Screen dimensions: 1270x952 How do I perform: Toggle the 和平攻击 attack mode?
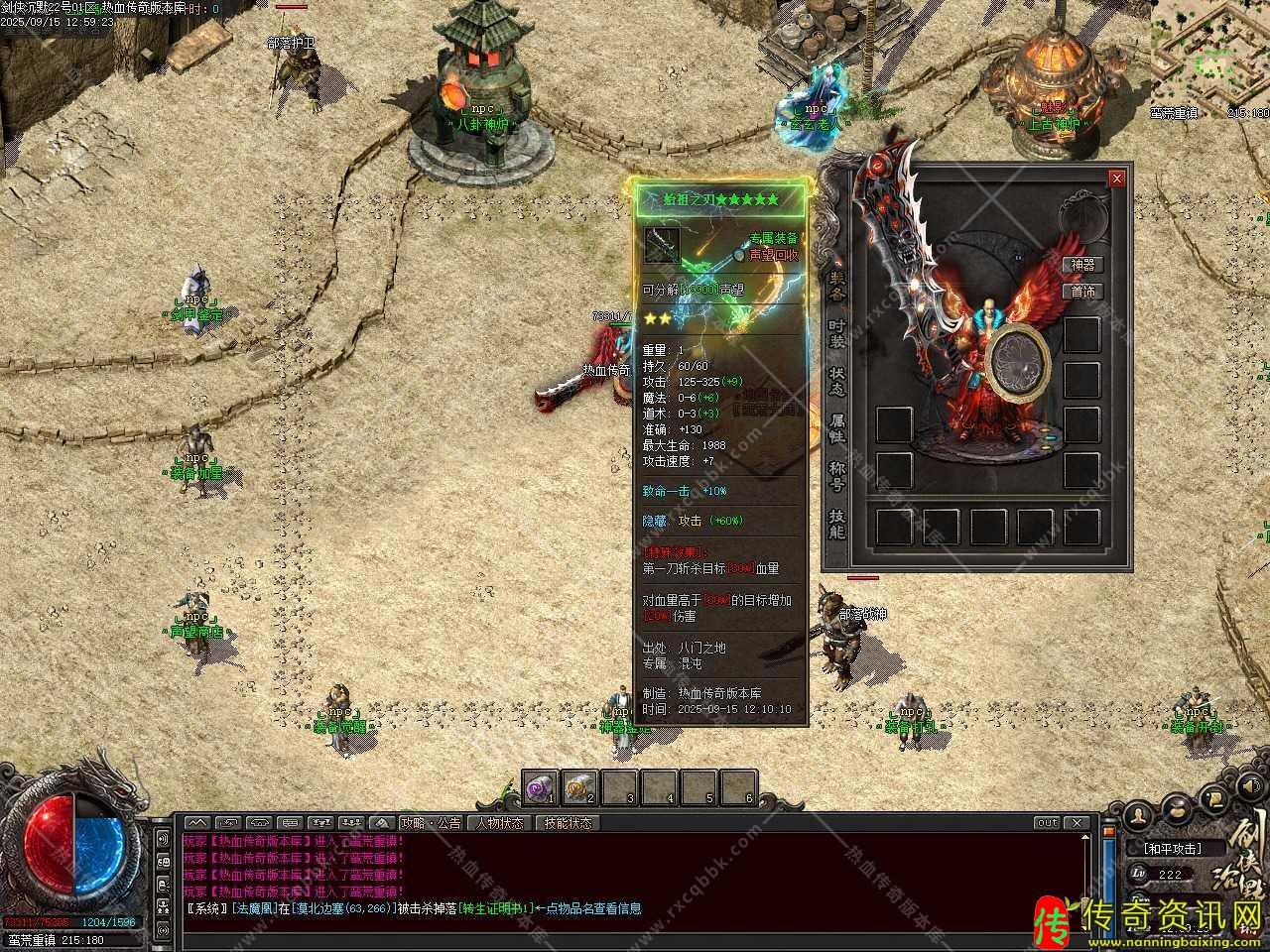pos(1172,849)
